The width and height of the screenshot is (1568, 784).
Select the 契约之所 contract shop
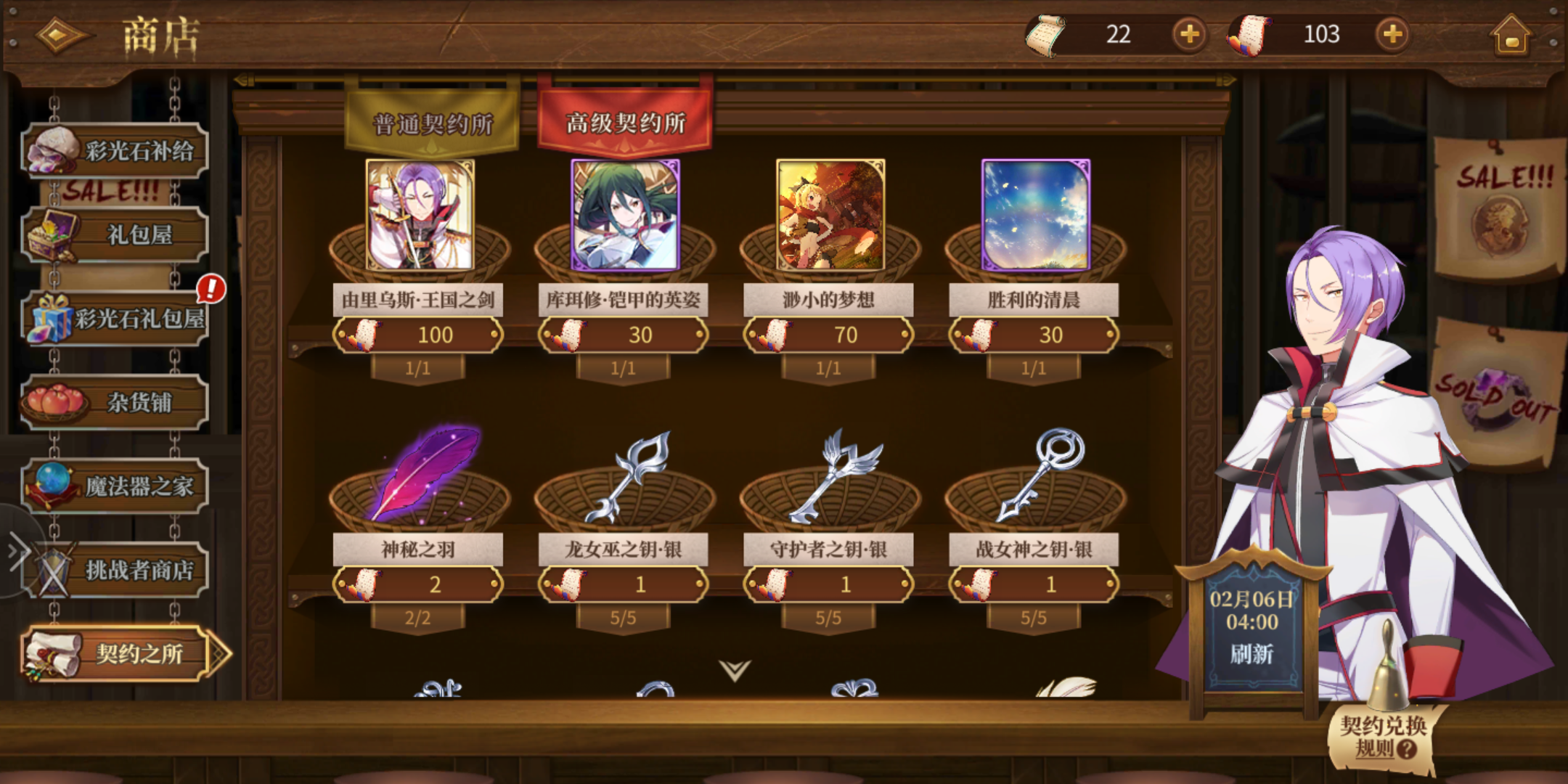(116, 653)
